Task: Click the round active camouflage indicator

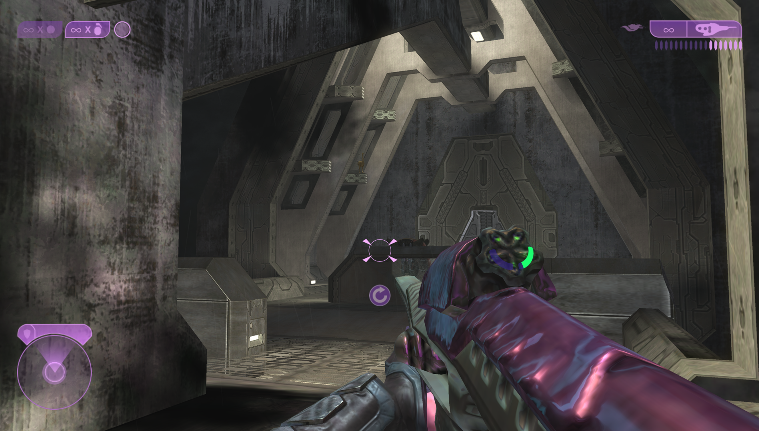Action: (x=122, y=29)
